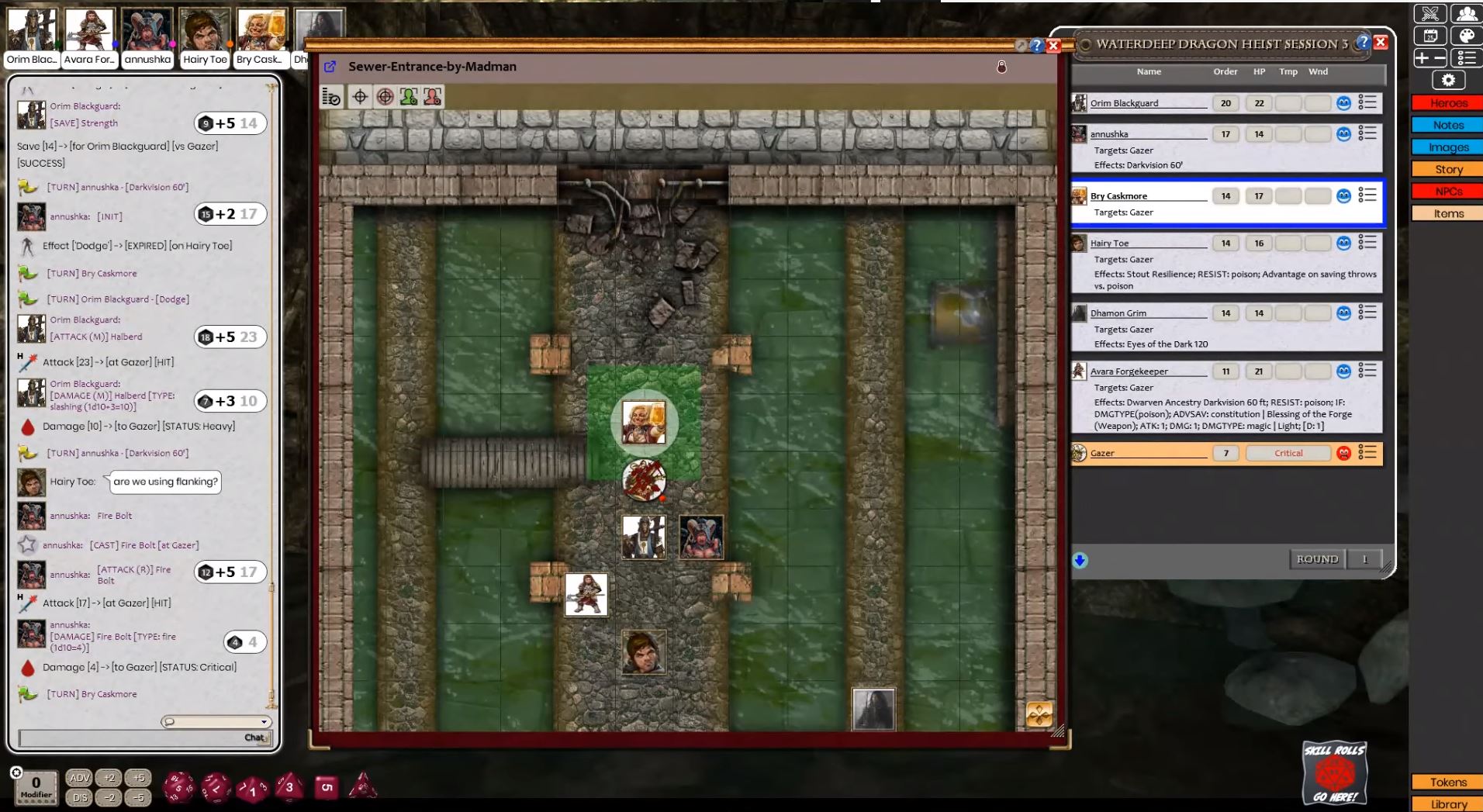Click the green health smiley next to Gazer
Image resolution: width=1483 pixels, height=812 pixels.
pyautogui.click(x=1343, y=453)
